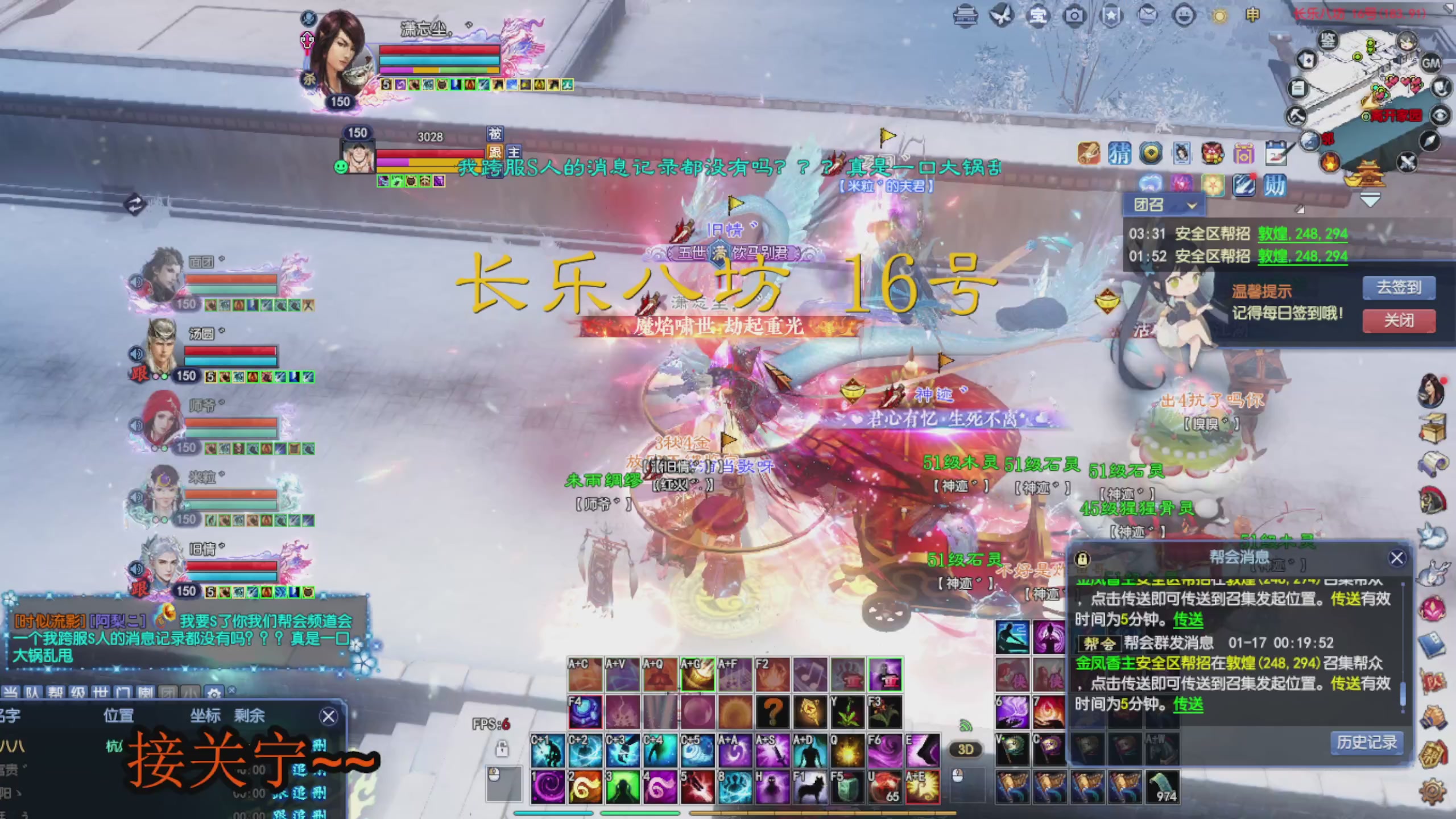The image size is (1456, 819).
Task: Open the 宝 treasure icon in top toolbar
Action: click(x=1039, y=16)
